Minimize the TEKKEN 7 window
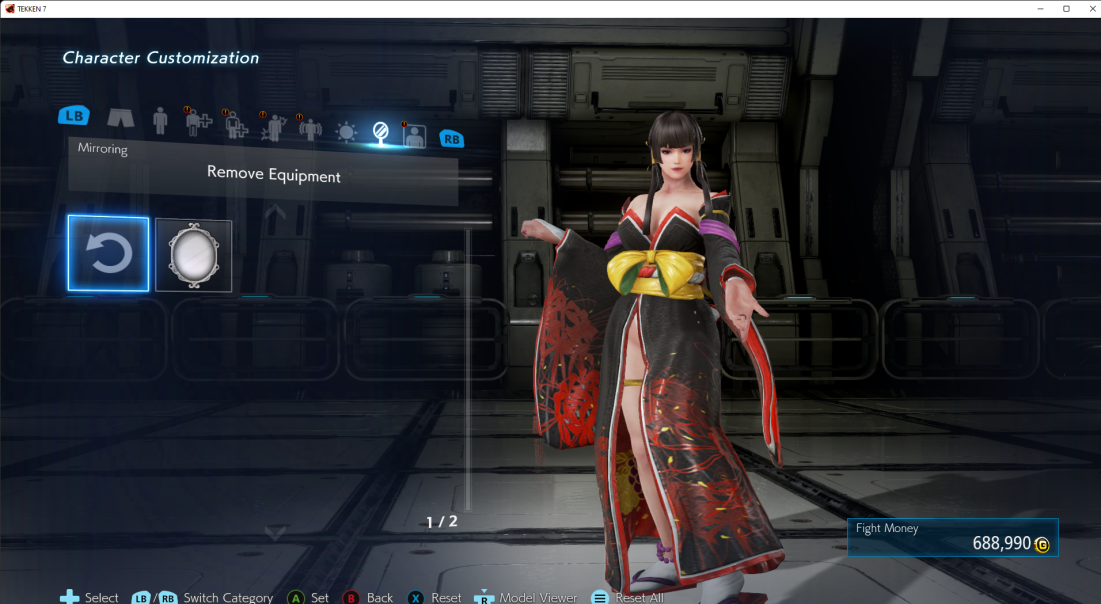The width and height of the screenshot is (1101, 604). click(1040, 8)
